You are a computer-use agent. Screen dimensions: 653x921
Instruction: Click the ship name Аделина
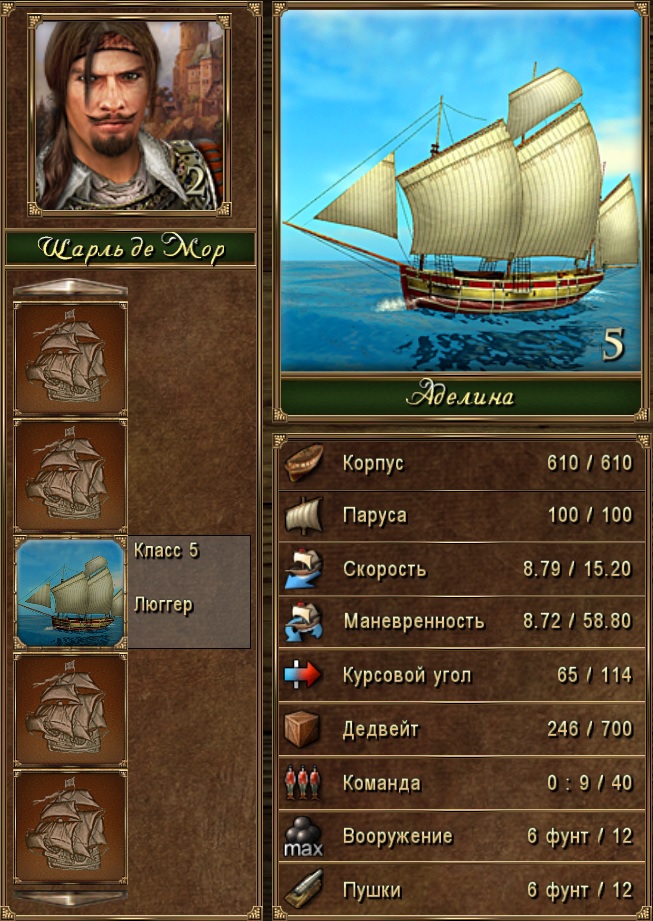460,396
